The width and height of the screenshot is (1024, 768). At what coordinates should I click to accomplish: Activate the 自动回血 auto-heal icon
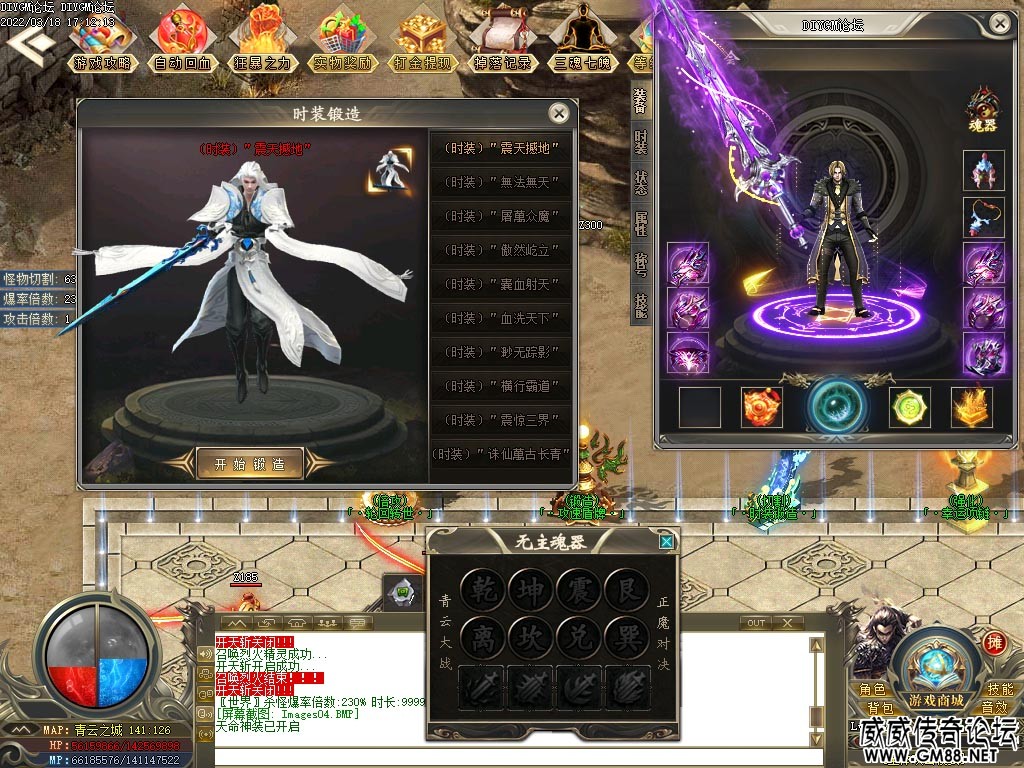tap(183, 41)
